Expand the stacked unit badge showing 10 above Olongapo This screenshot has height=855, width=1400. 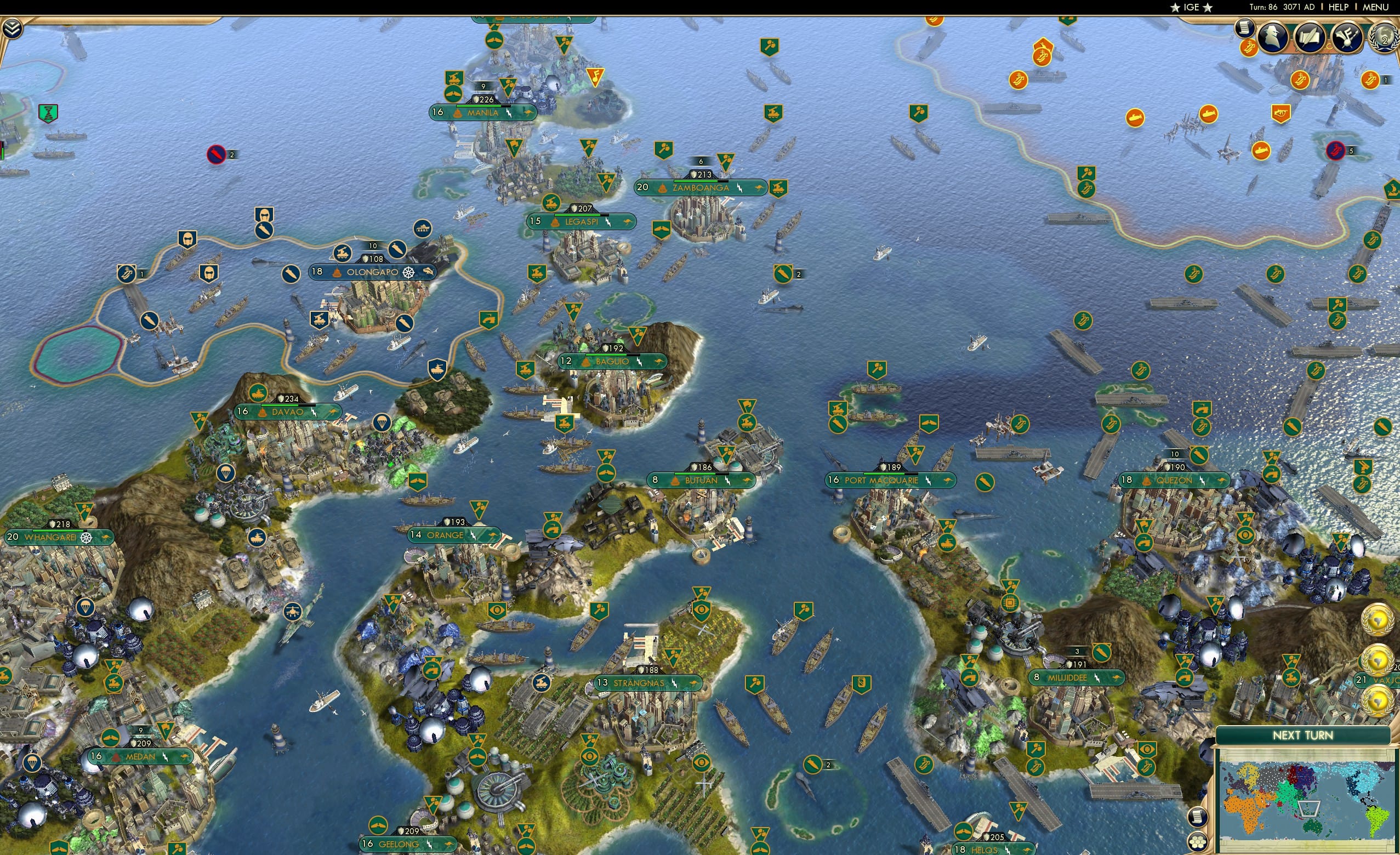[373, 246]
